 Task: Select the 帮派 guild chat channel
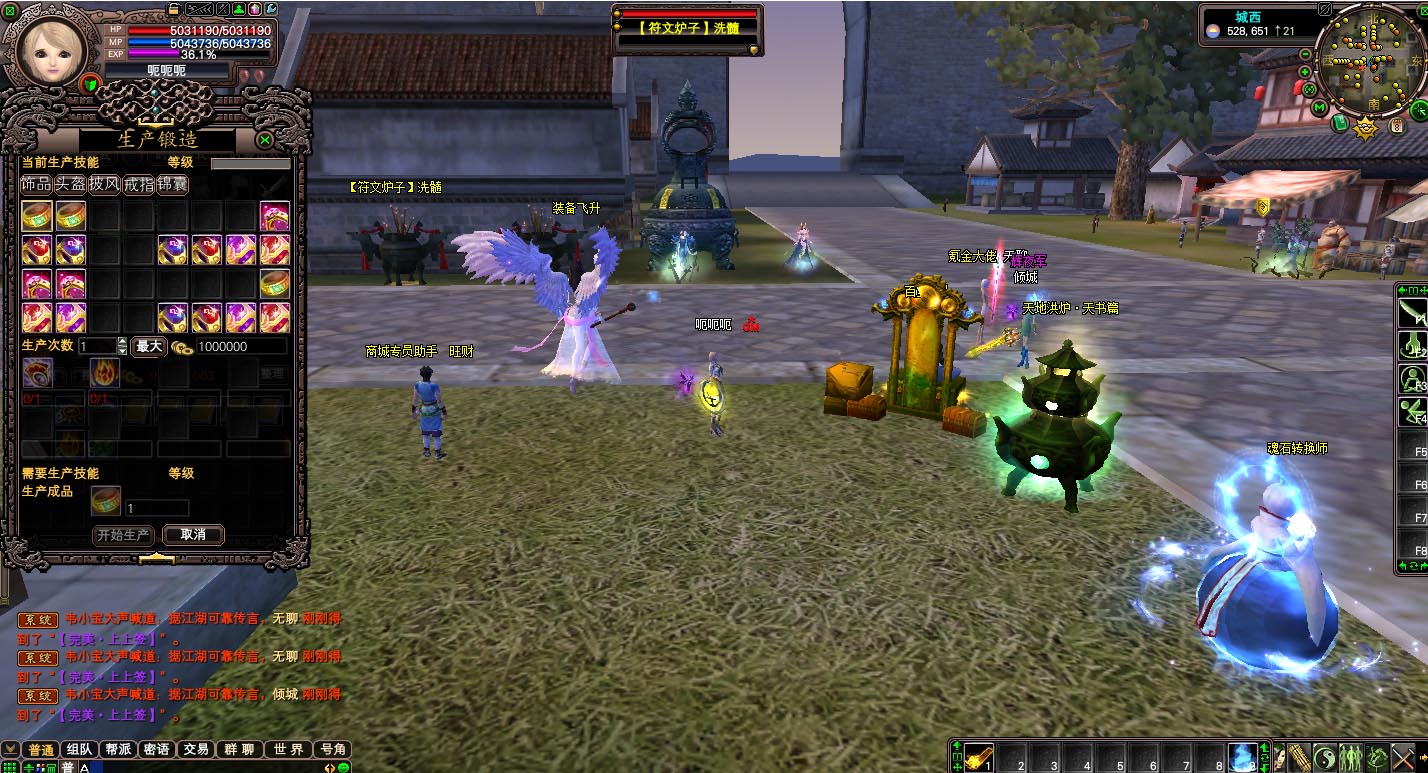[x=118, y=749]
